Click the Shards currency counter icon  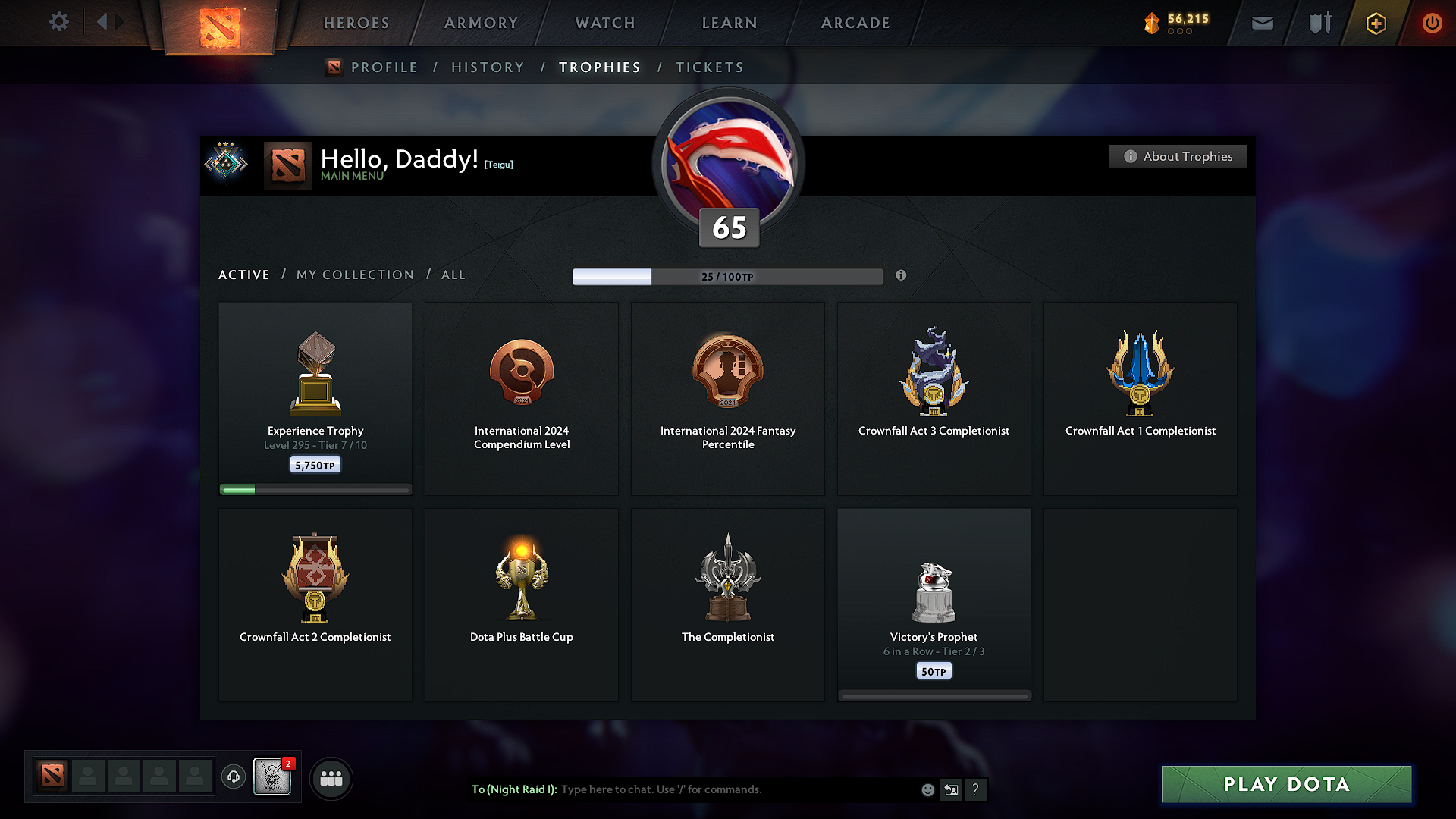coord(1153,23)
